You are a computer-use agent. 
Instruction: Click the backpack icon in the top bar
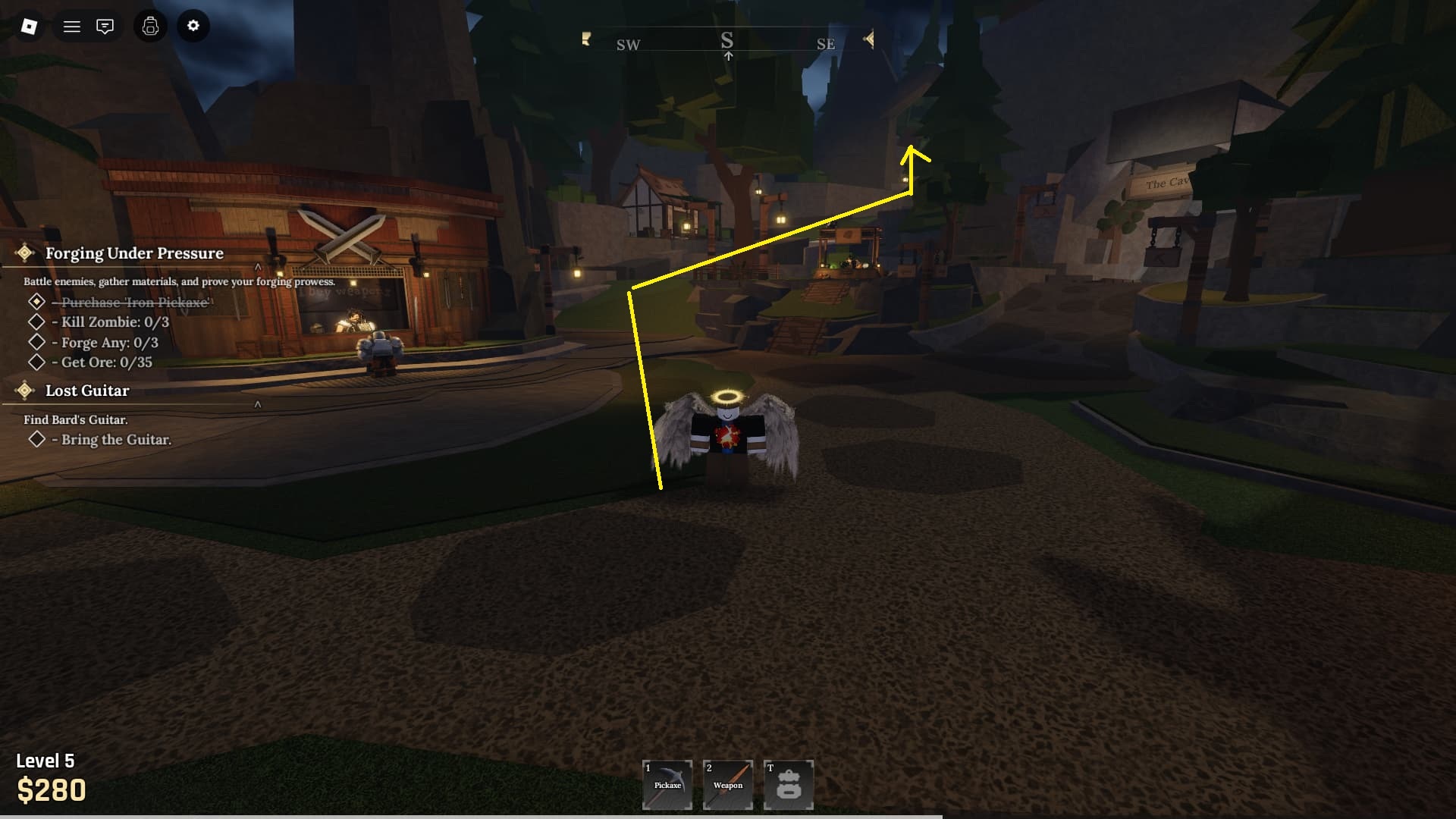150,27
